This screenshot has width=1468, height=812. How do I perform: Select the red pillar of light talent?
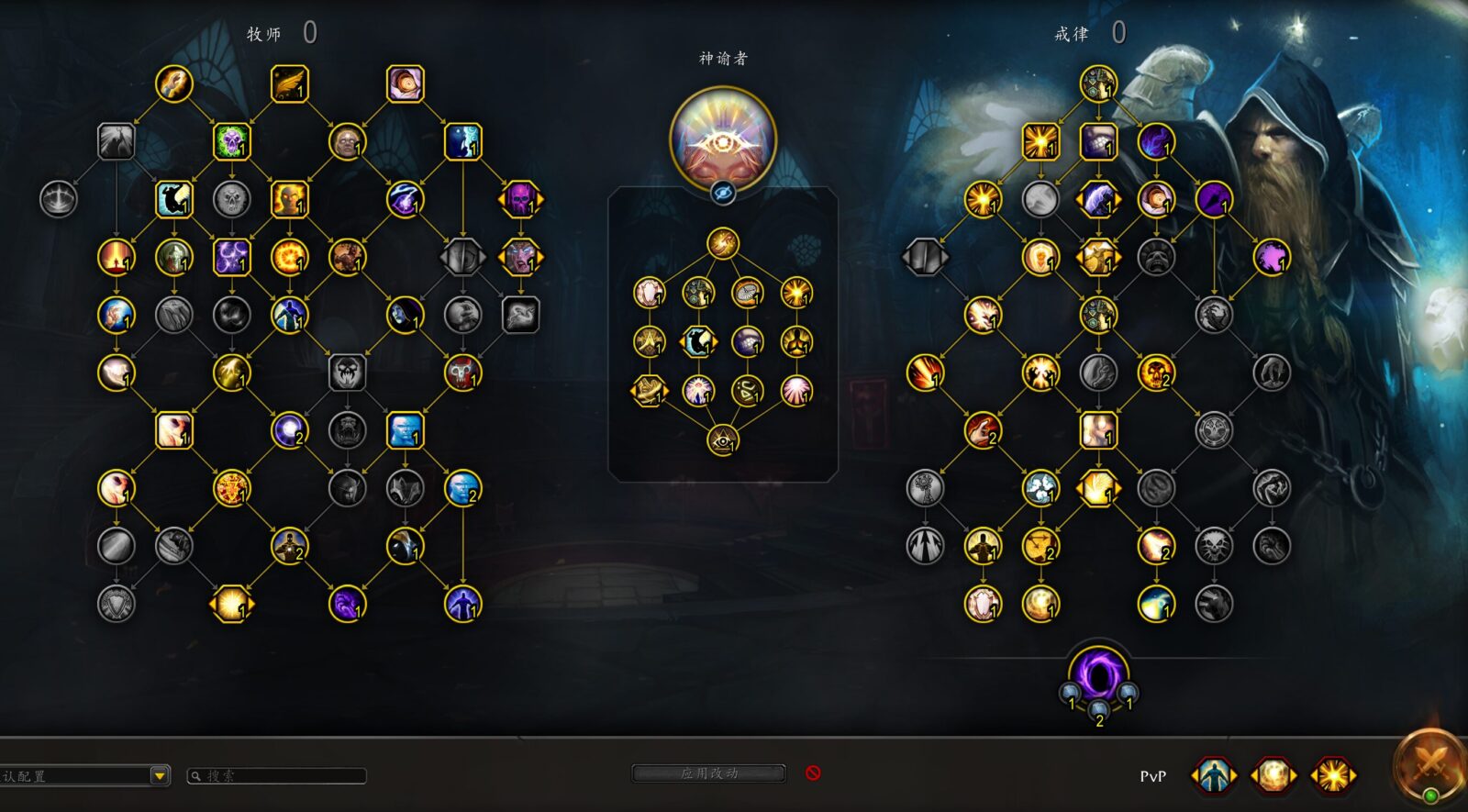click(117, 257)
